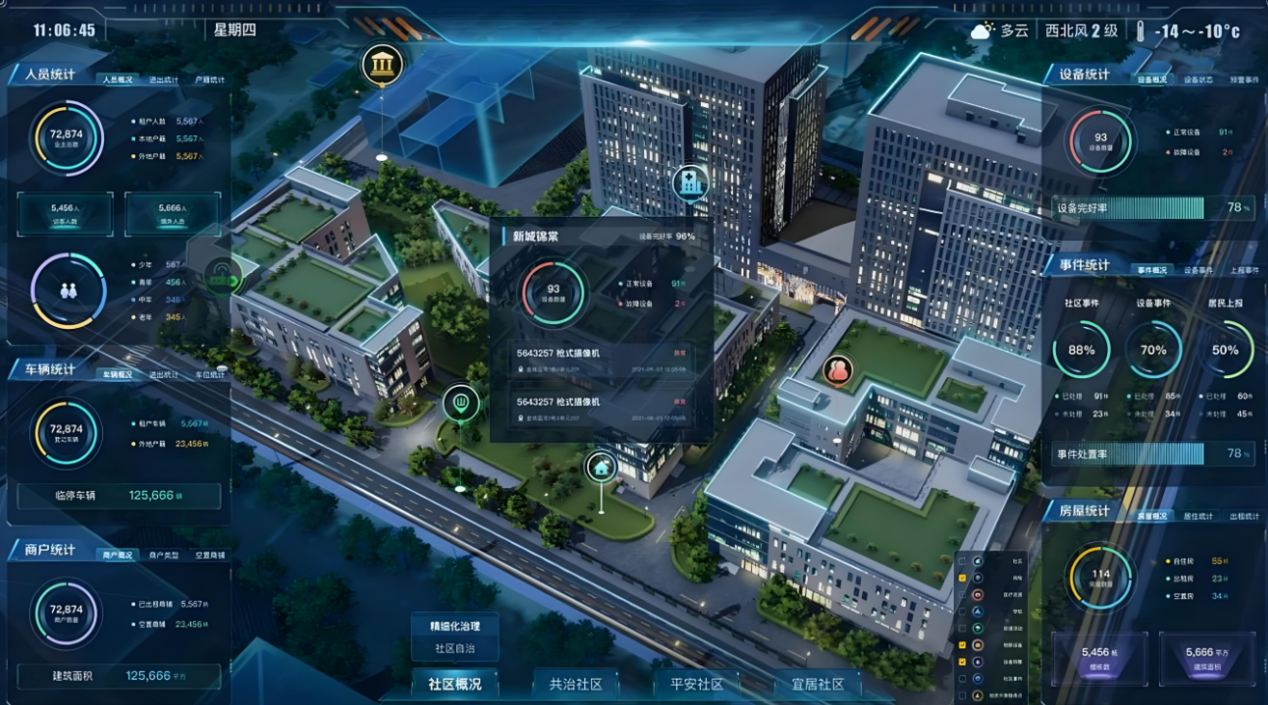Screen dimensions: 1268x705
Task: Select the 平安社区 bottom tab
Action: tap(695, 684)
